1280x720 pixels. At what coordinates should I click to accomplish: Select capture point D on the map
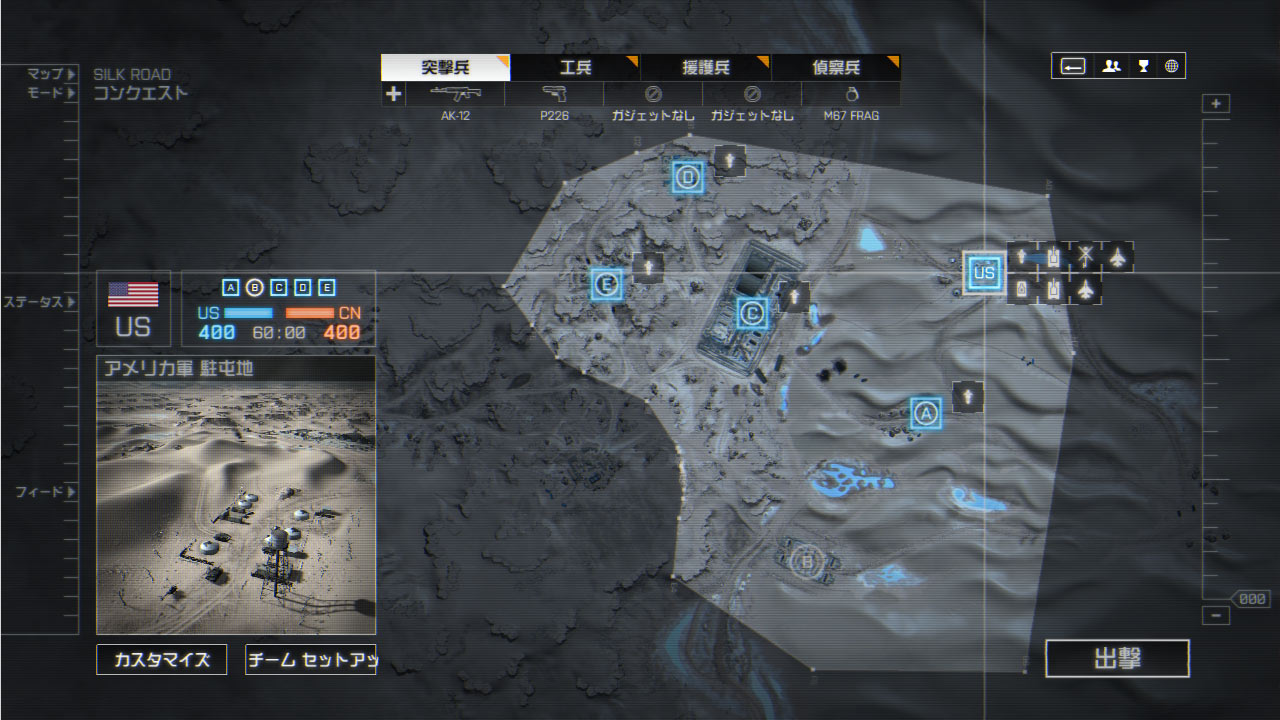[x=688, y=178]
